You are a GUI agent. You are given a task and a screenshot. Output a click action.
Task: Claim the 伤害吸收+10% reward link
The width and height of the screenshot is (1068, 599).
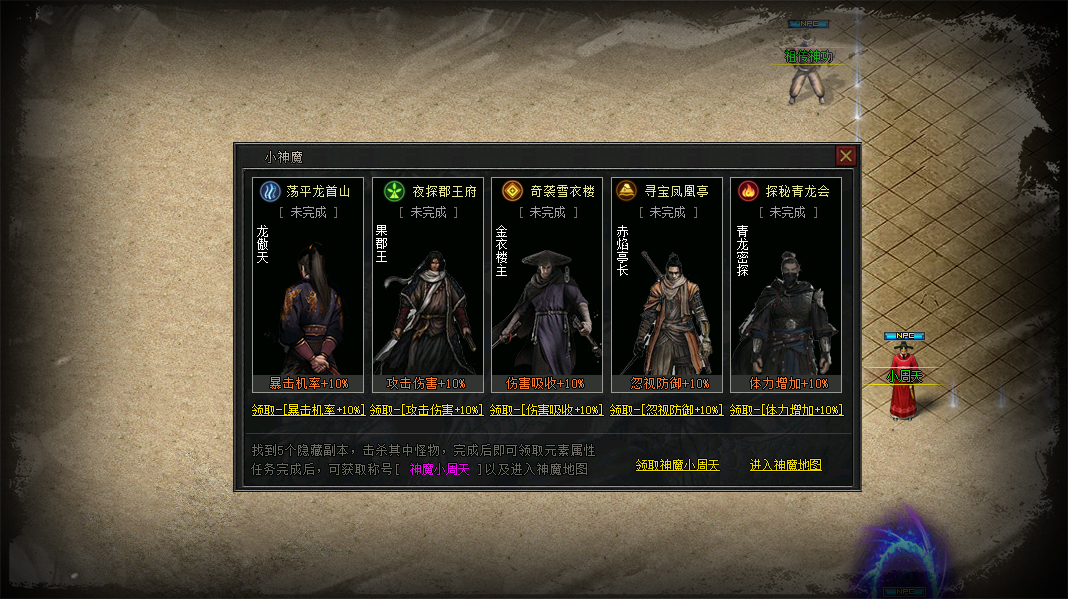click(x=547, y=410)
